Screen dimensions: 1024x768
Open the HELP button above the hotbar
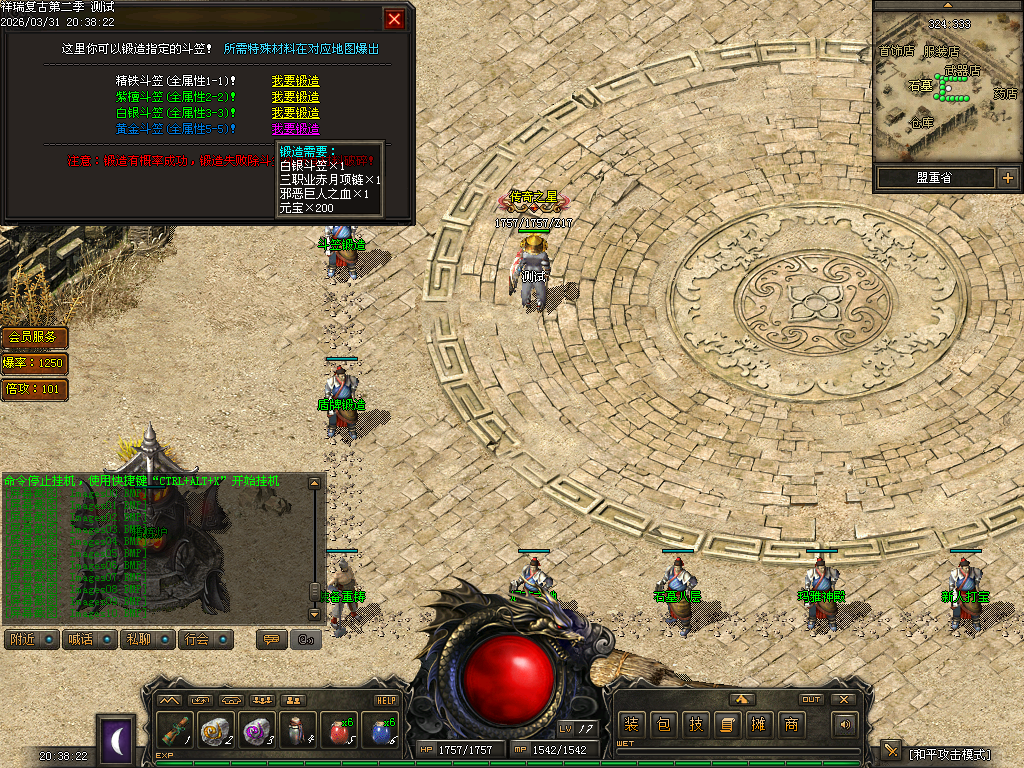tap(386, 700)
